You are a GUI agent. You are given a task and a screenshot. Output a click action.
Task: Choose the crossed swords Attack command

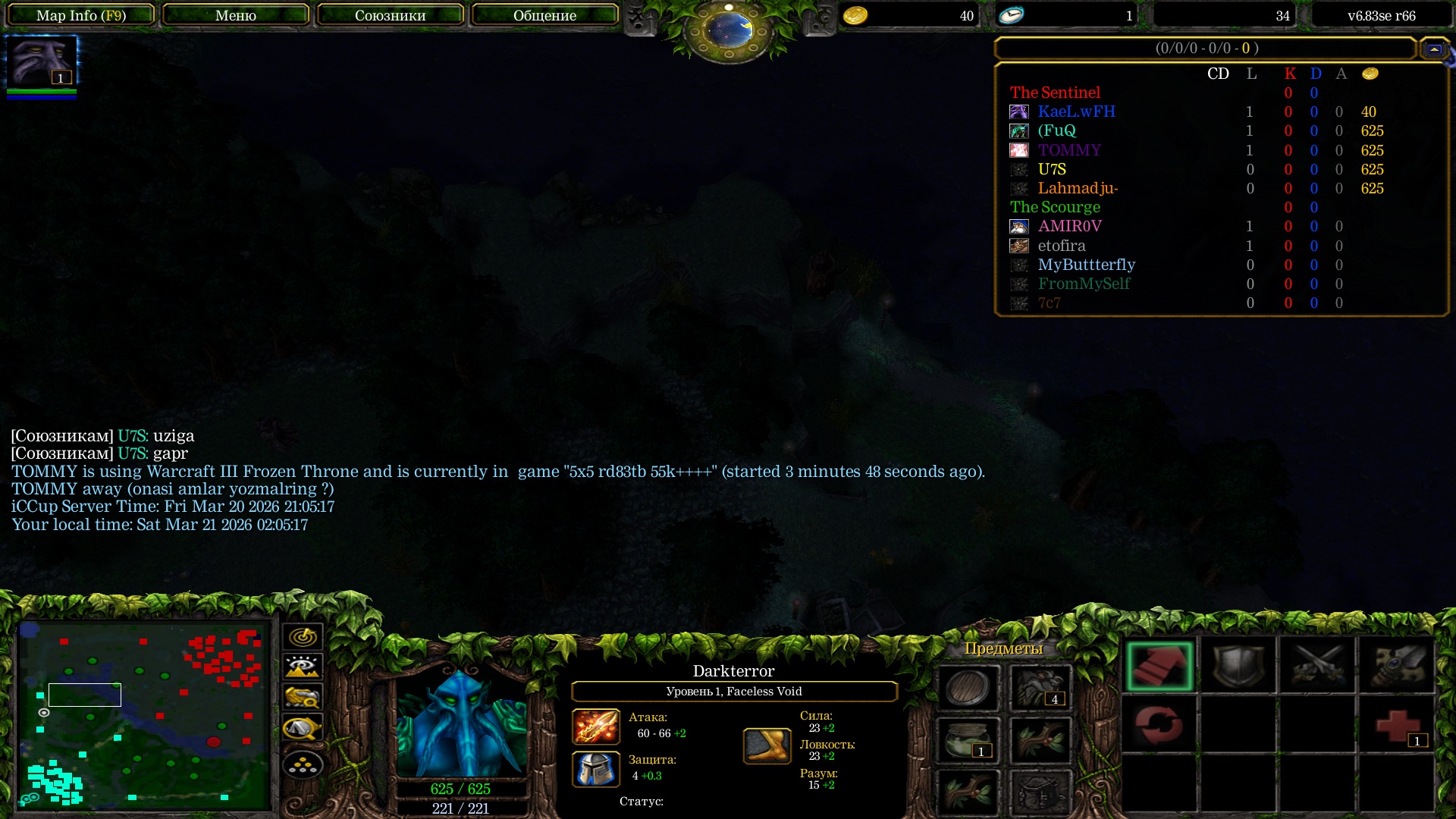[1317, 667]
